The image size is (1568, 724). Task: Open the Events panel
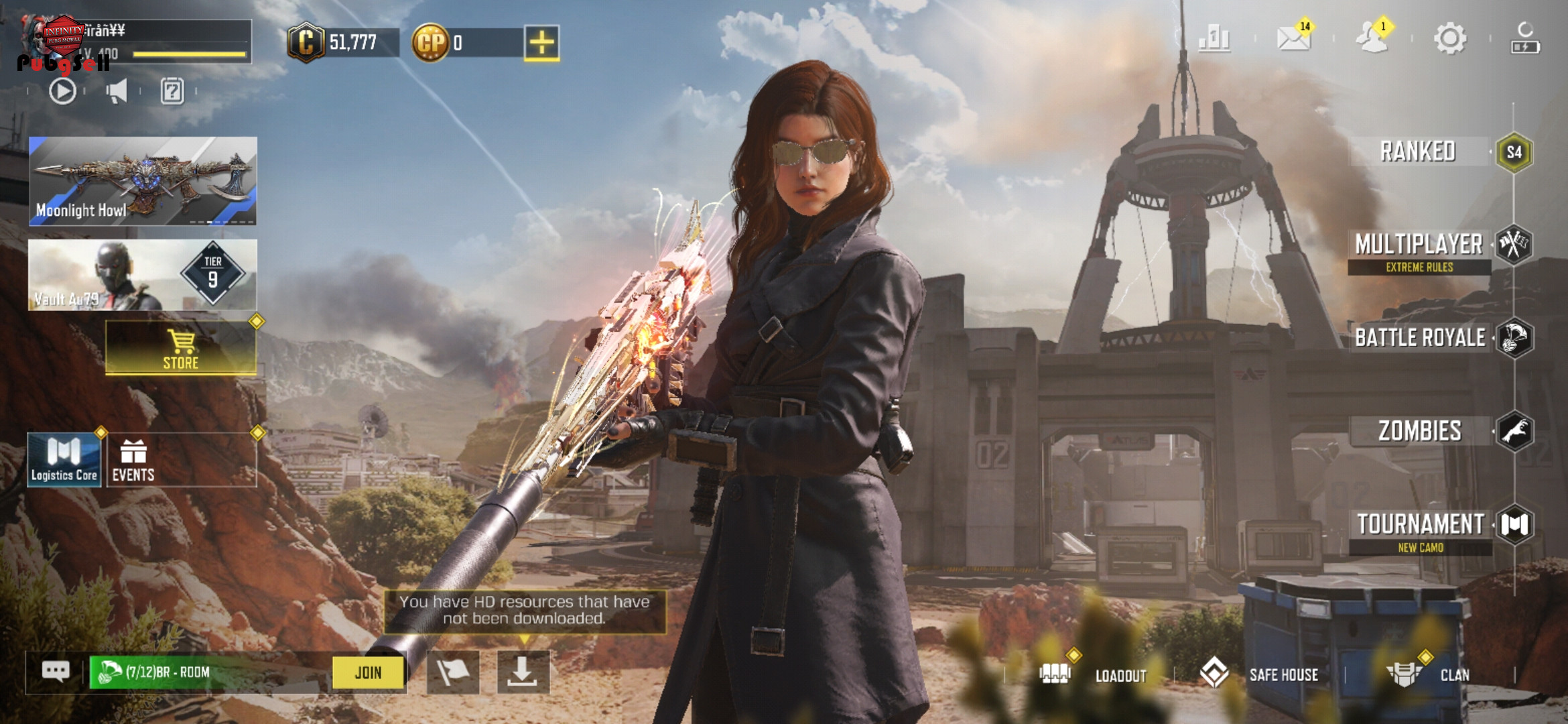click(x=133, y=461)
